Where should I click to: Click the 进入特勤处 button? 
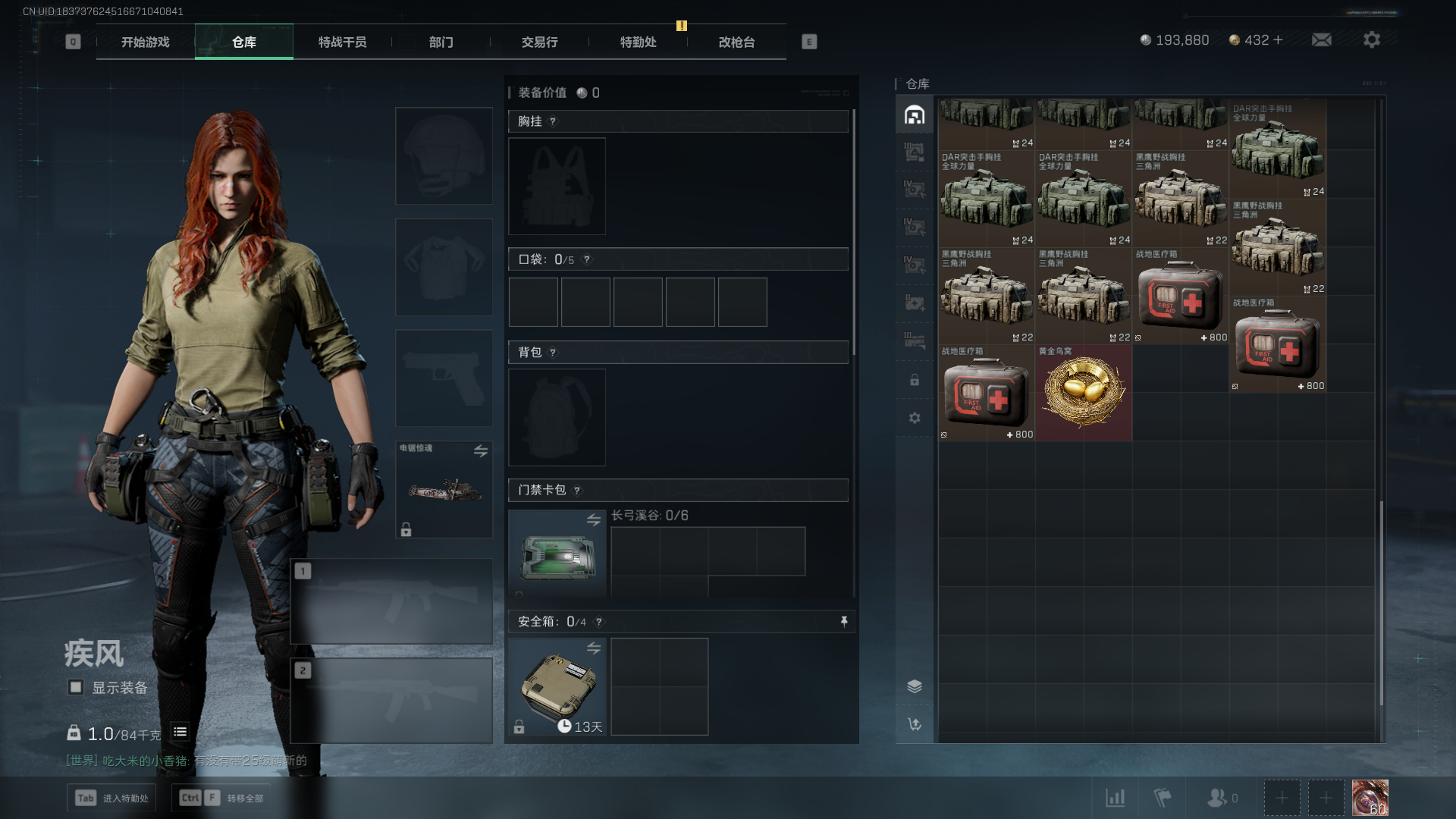[x=111, y=798]
